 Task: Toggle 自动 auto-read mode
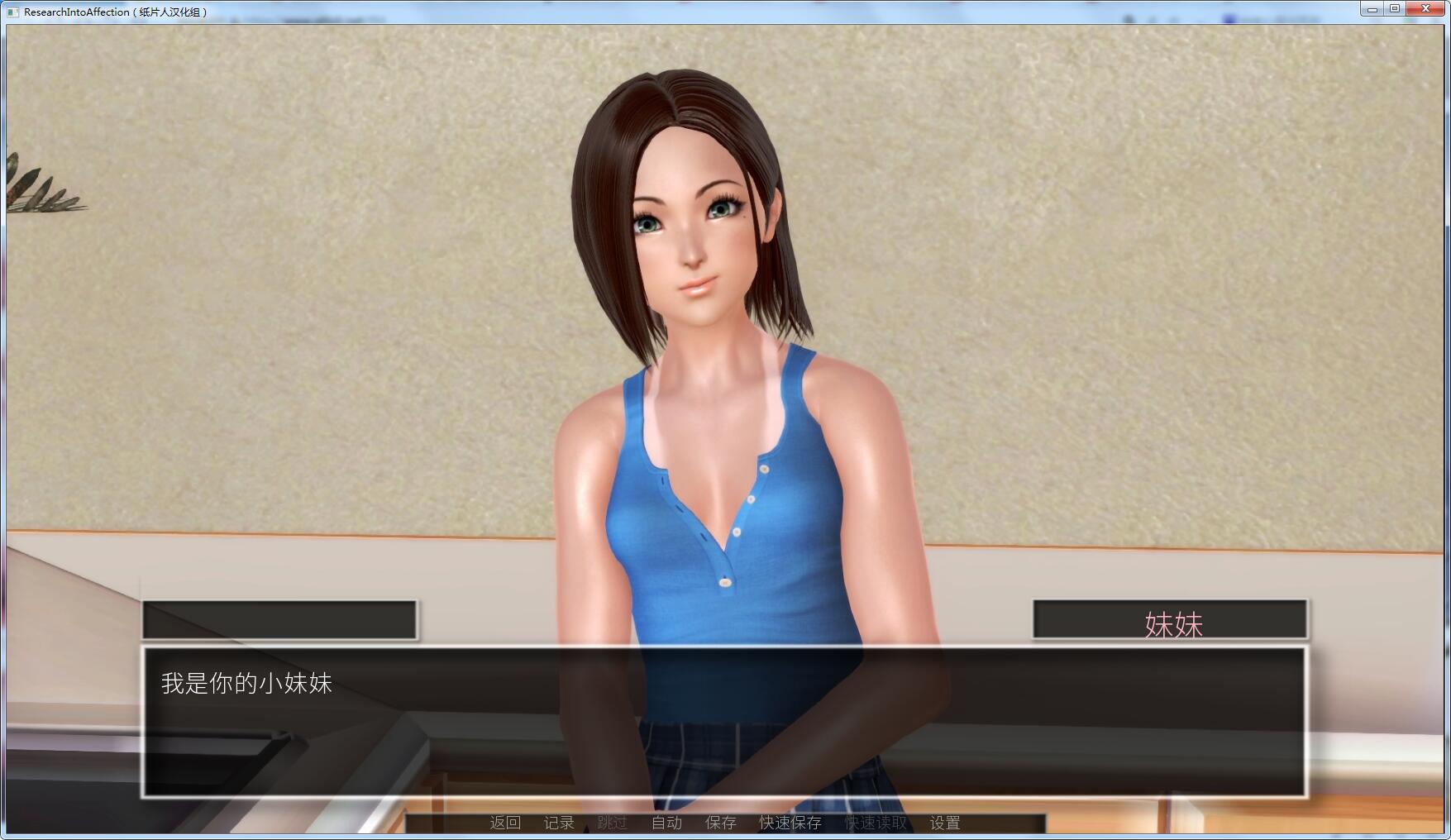(x=666, y=823)
